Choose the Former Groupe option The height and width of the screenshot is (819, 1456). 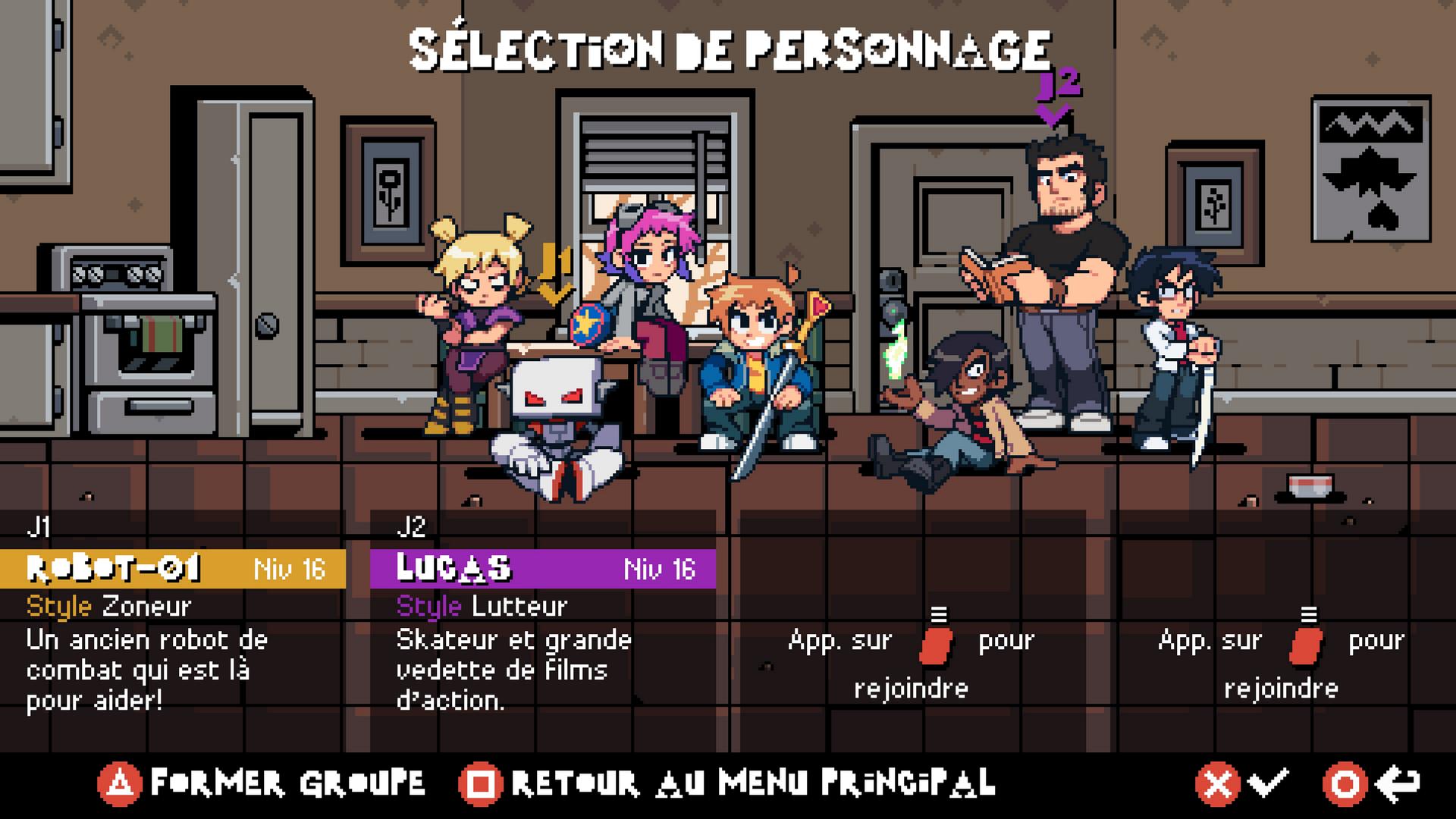tap(262, 783)
